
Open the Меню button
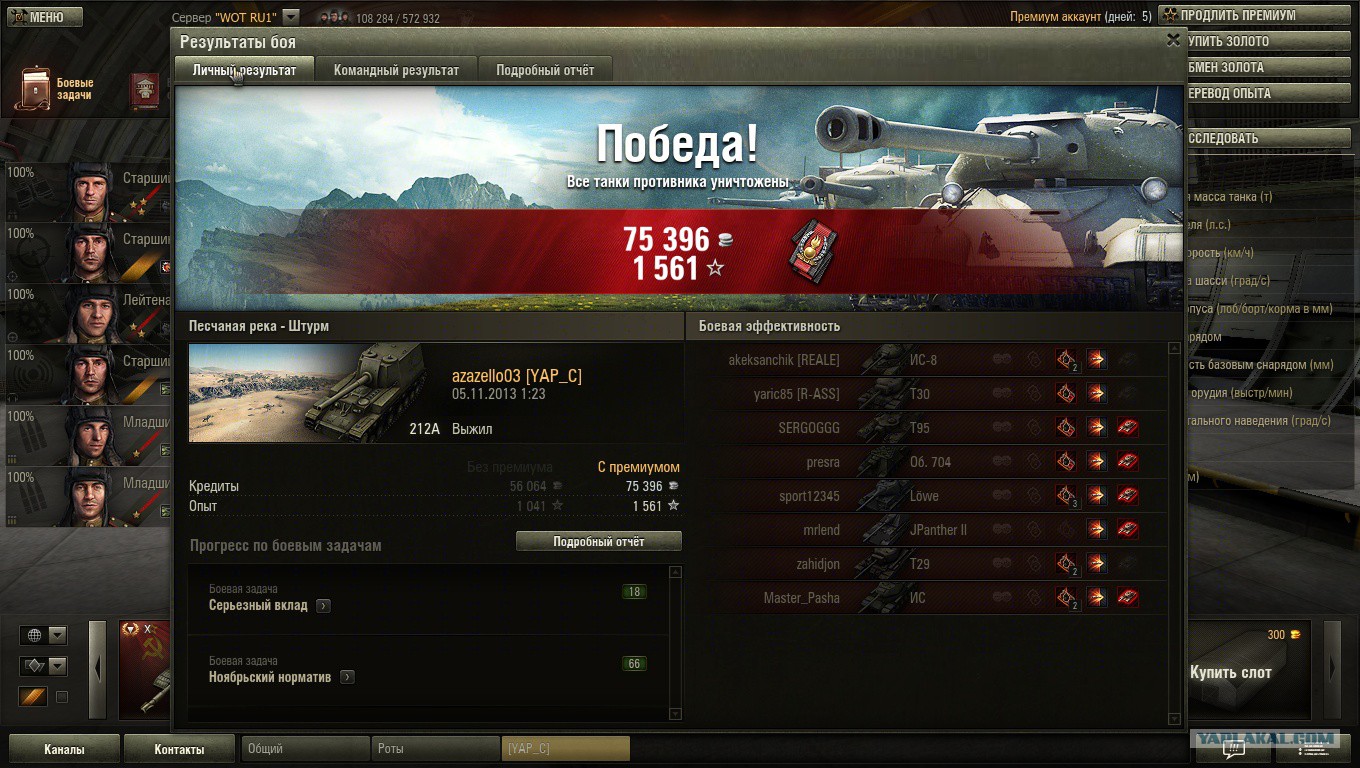click(x=42, y=17)
